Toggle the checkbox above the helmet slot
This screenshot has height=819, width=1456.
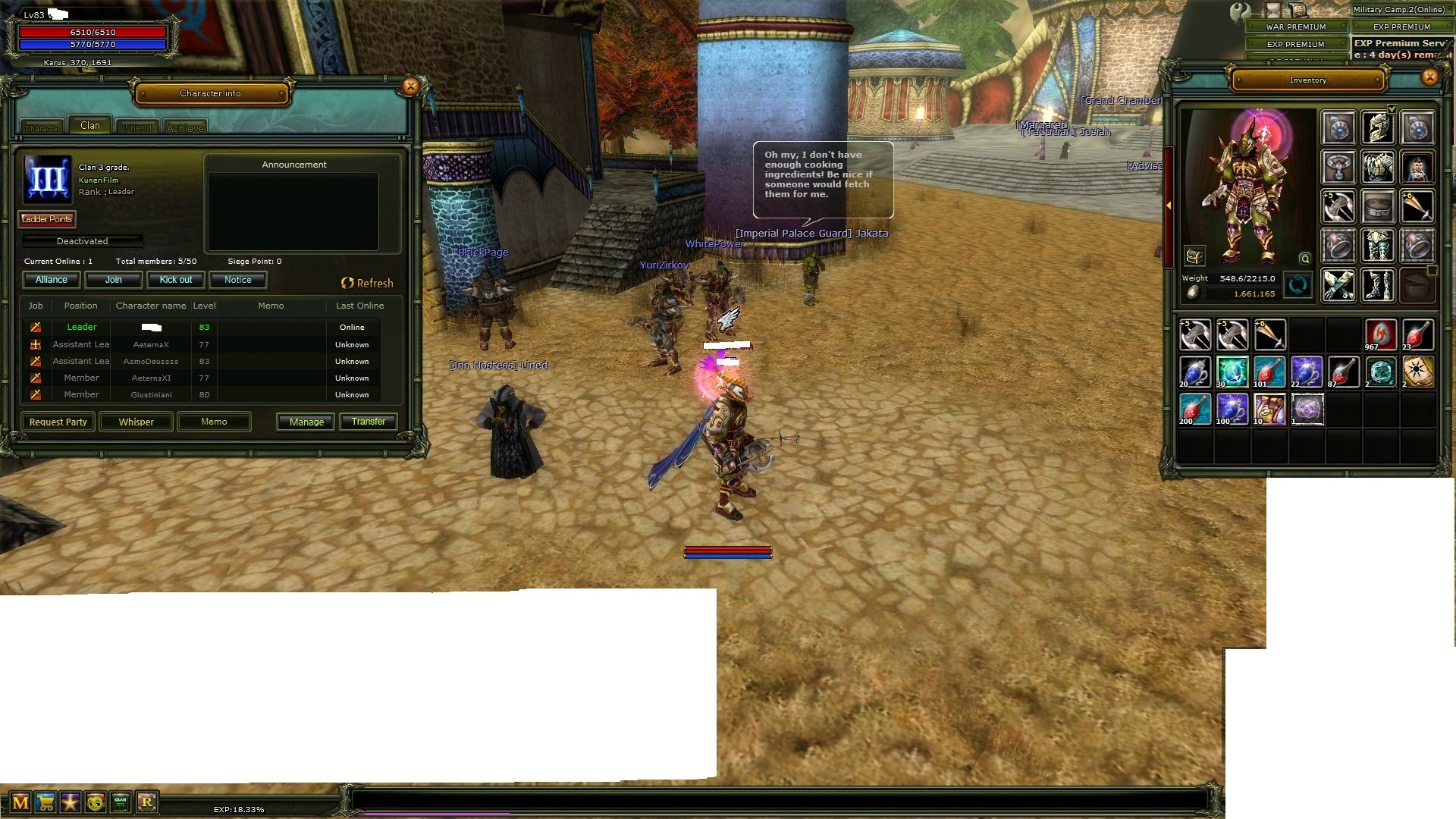pos(1392,109)
